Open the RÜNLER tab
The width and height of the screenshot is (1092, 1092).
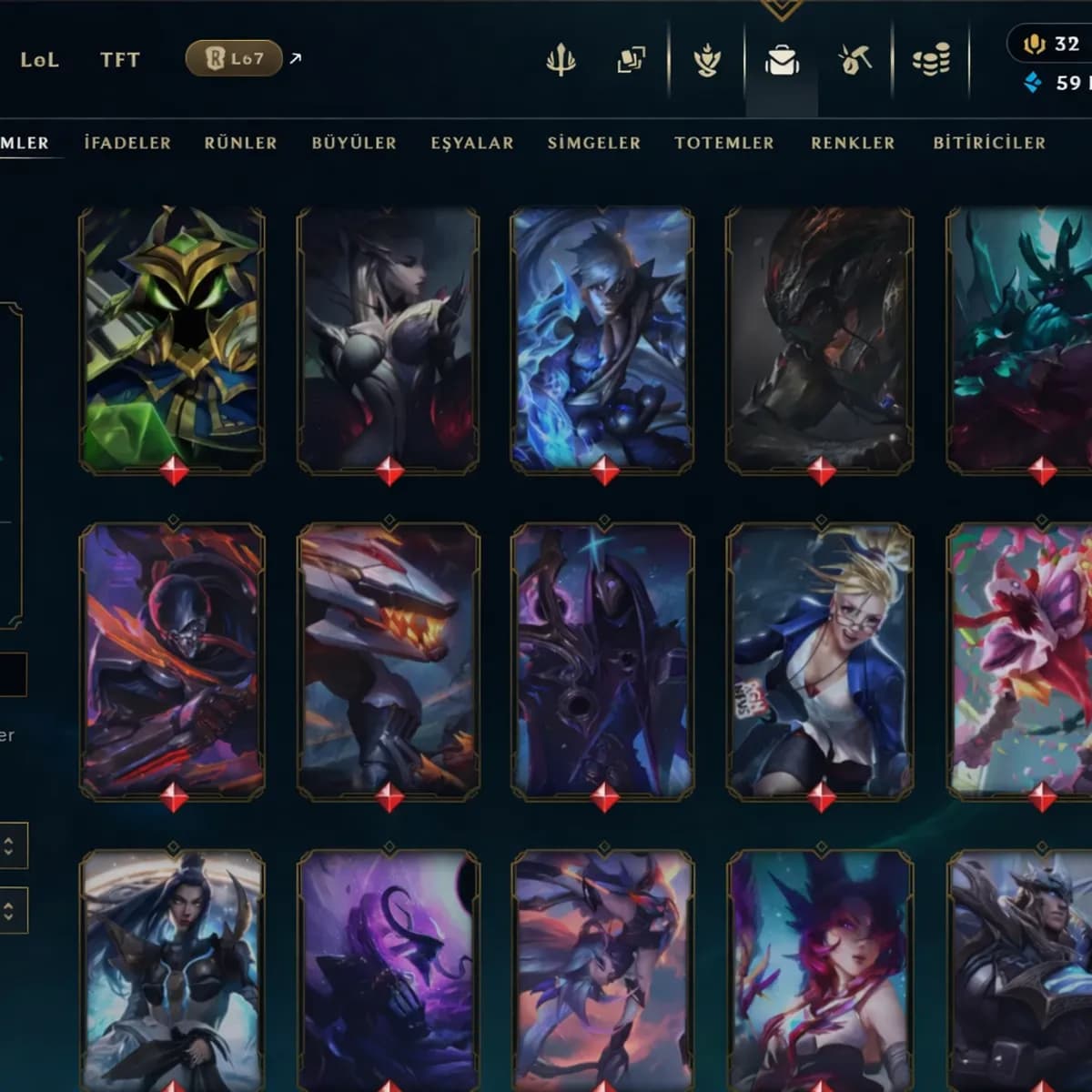coord(240,143)
